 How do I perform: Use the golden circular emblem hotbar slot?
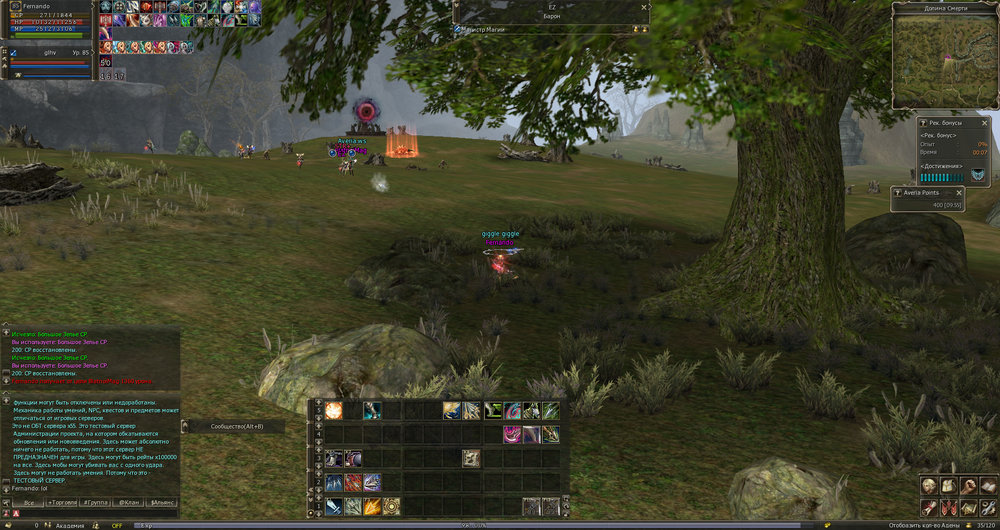[x=391, y=506]
